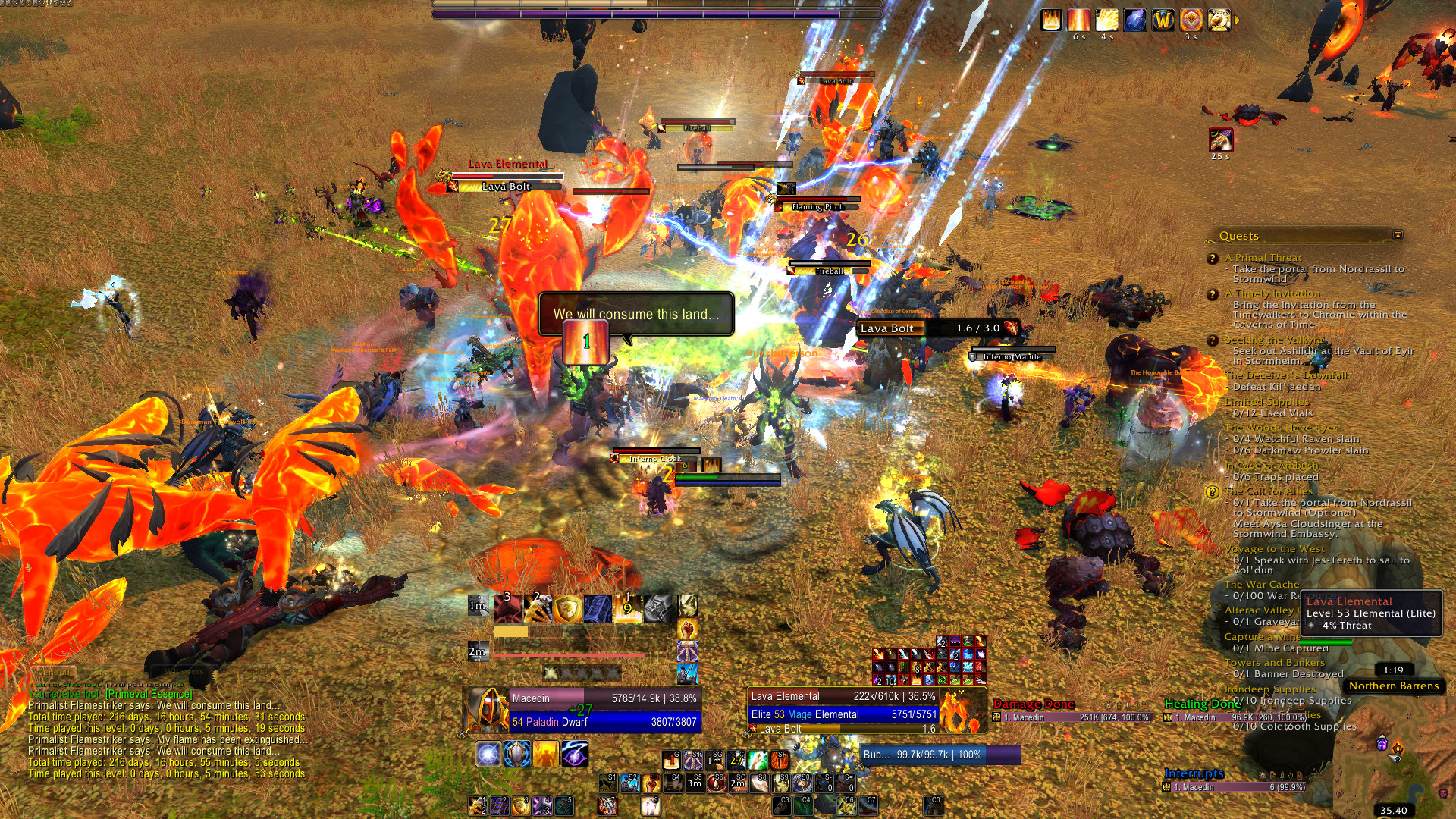The image size is (1456, 819).
Task: Select the dark blue crystal buff icon
Action: 1134,20
